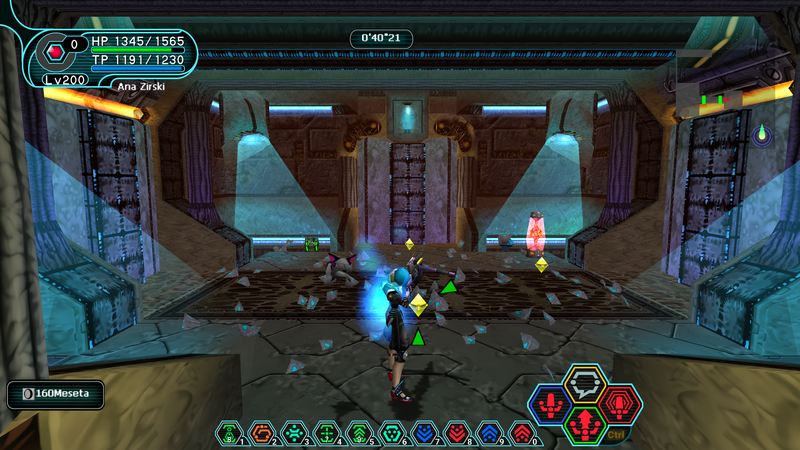
Task: Open the chat bubble action hexagon
Action: 584,383
